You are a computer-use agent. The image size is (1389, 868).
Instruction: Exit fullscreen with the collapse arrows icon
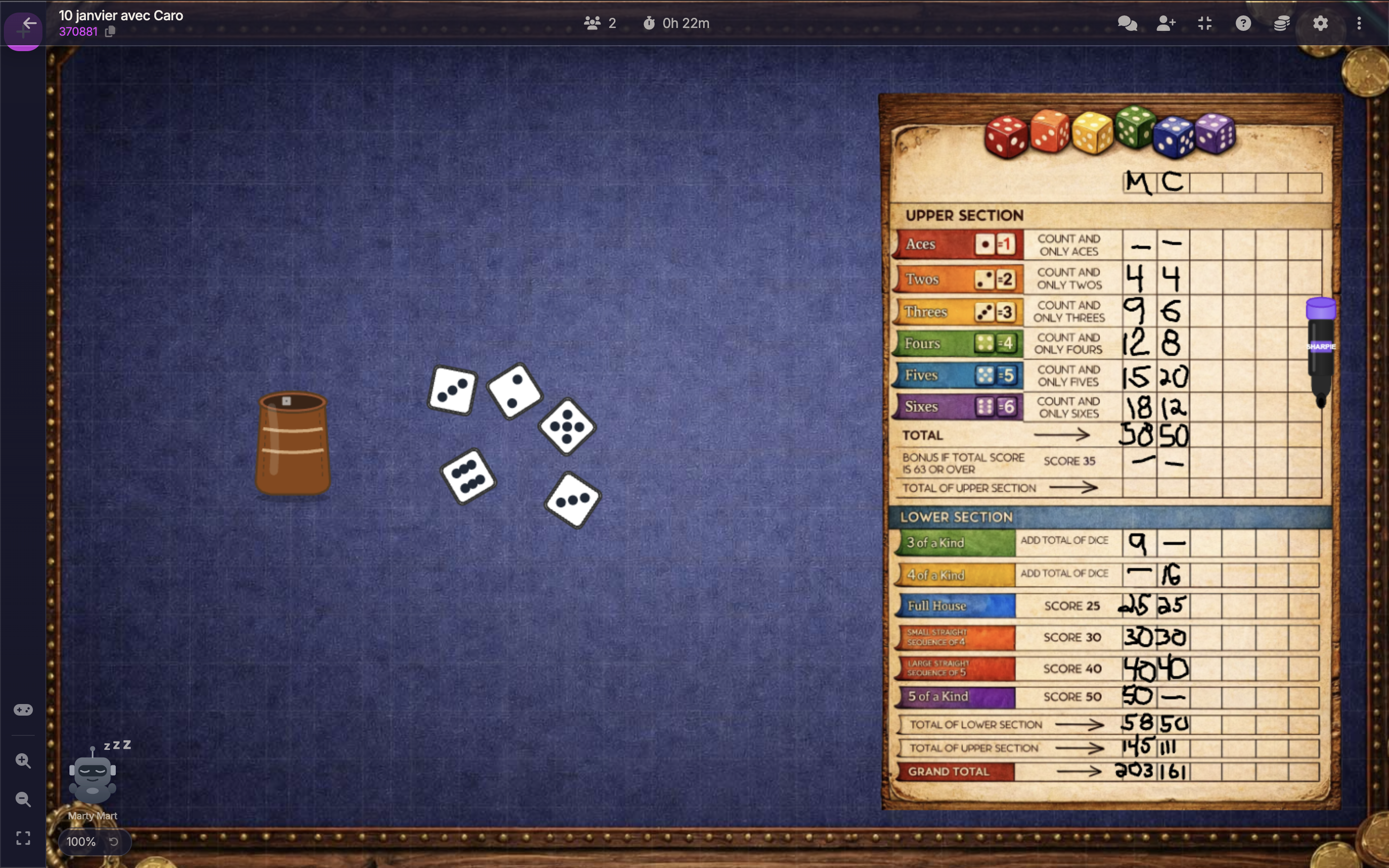coord(1205,24)
